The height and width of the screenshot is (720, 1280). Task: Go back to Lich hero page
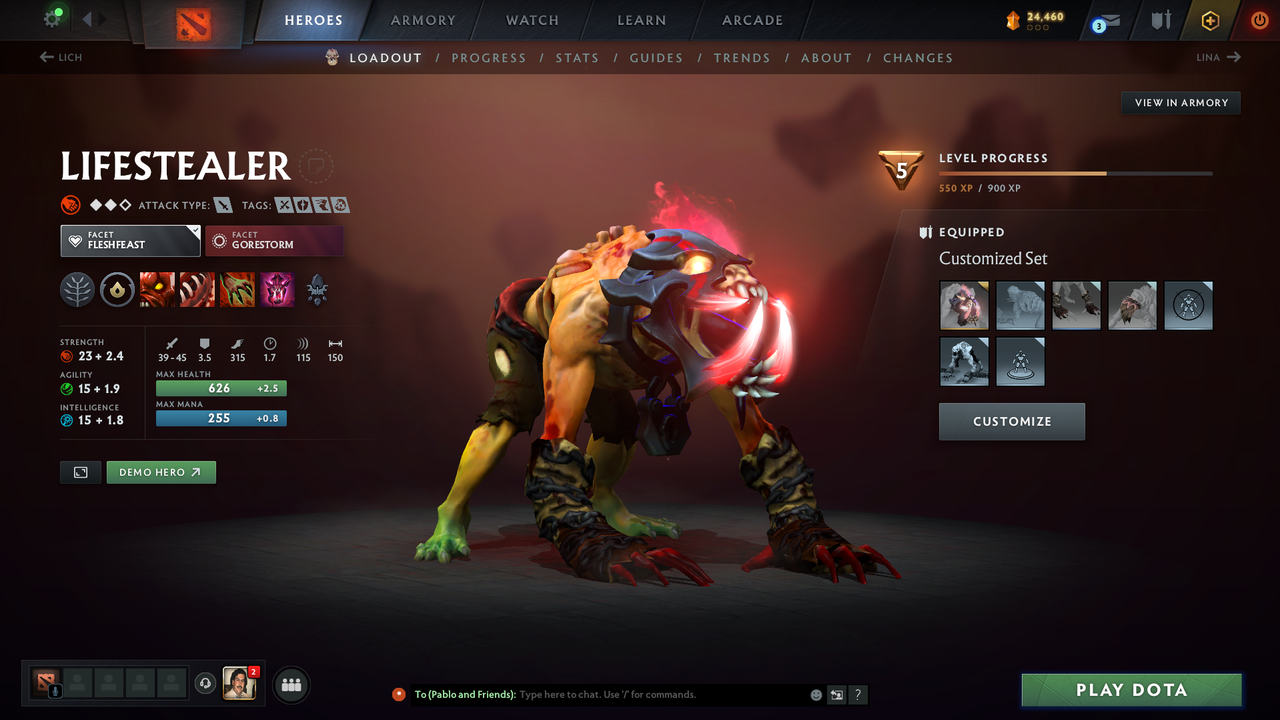(60, 57)
